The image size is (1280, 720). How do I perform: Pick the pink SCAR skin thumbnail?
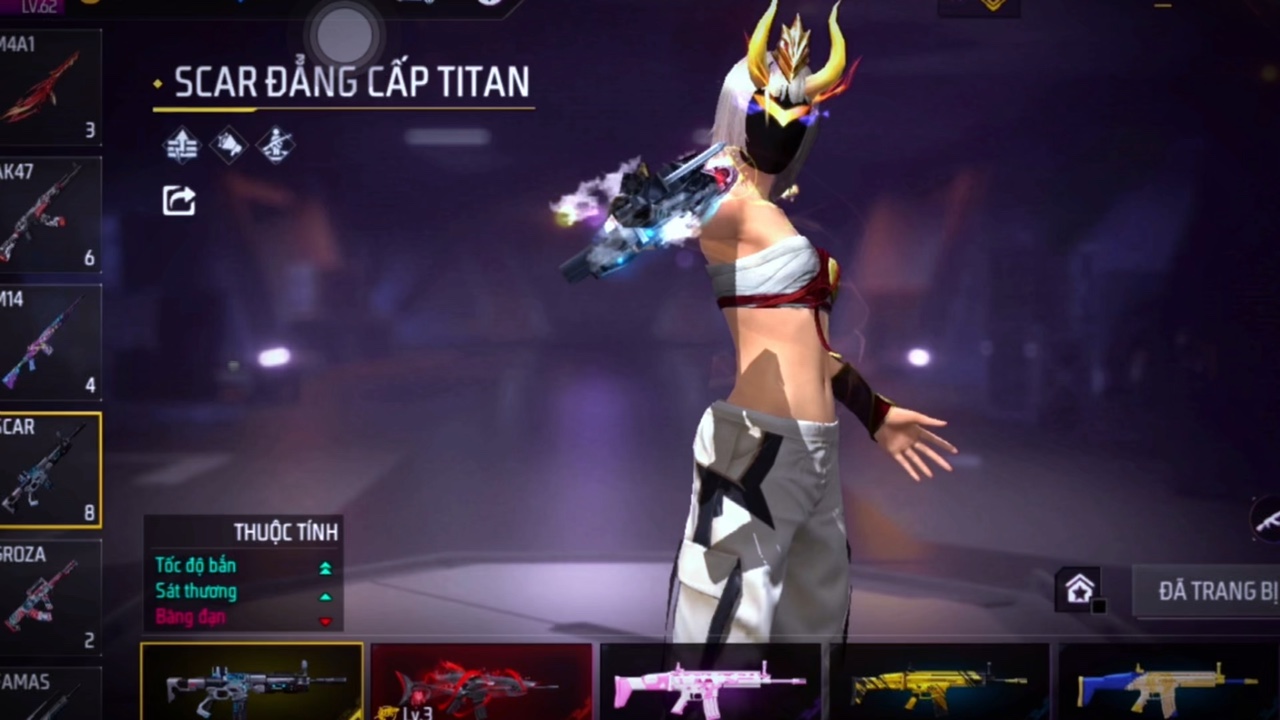point(710,682)
